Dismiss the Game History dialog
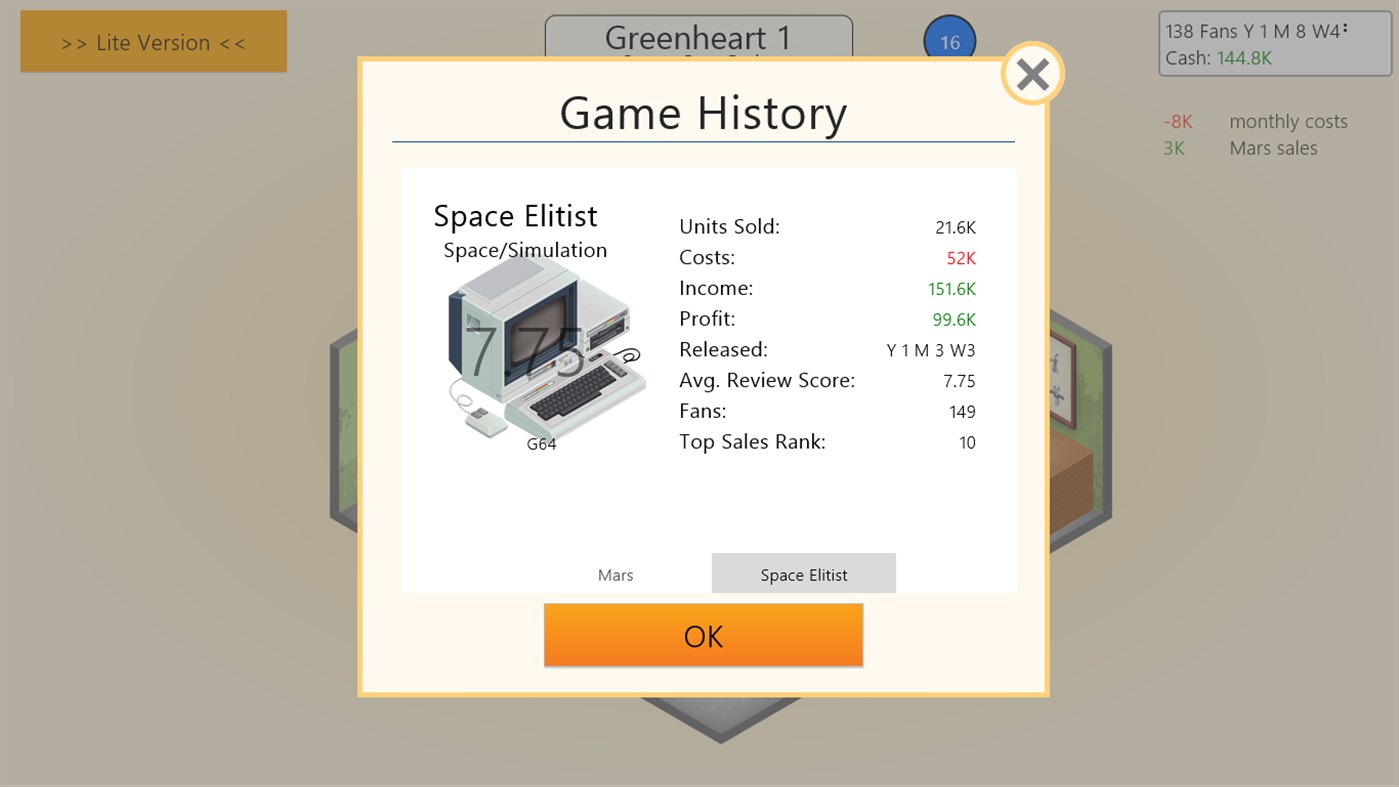Screen dimensions: 1399x787 (1032, 73)
